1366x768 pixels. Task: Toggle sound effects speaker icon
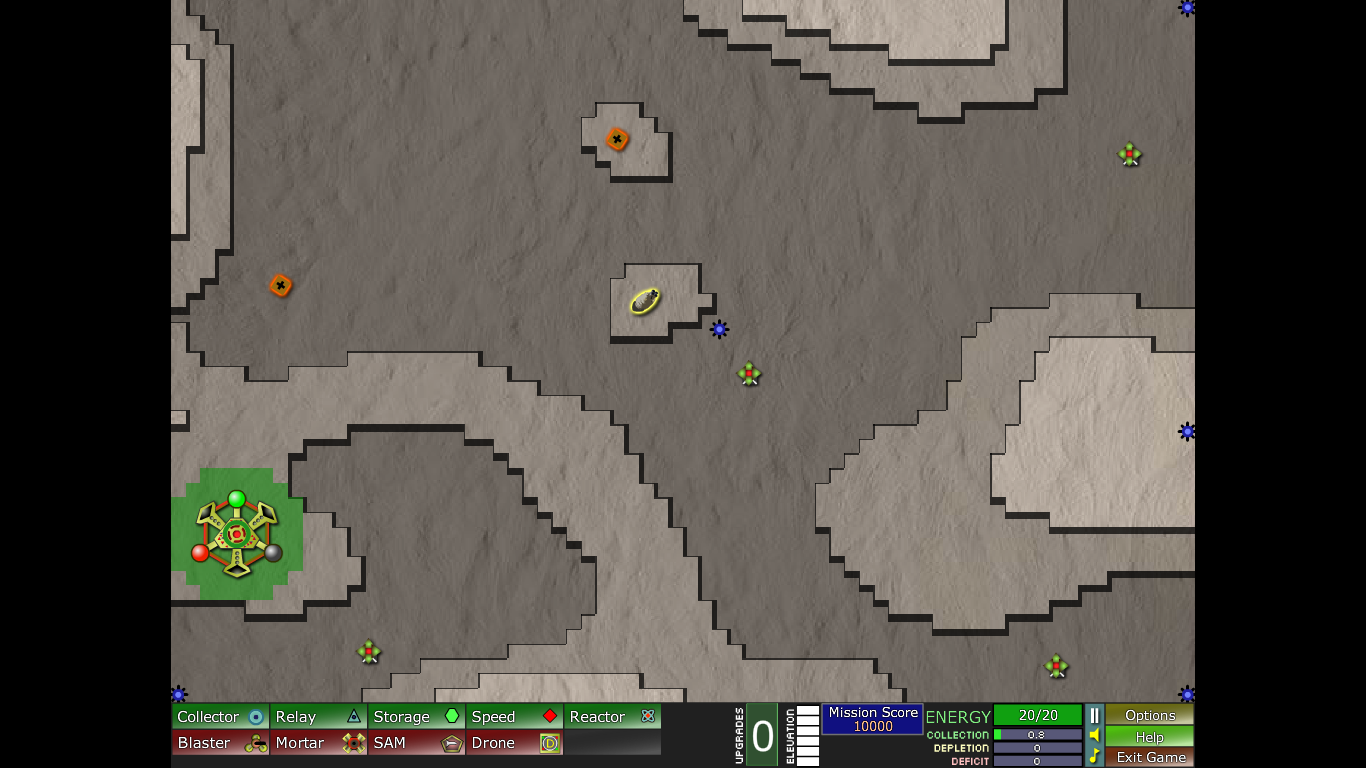tap(1094, 735)
